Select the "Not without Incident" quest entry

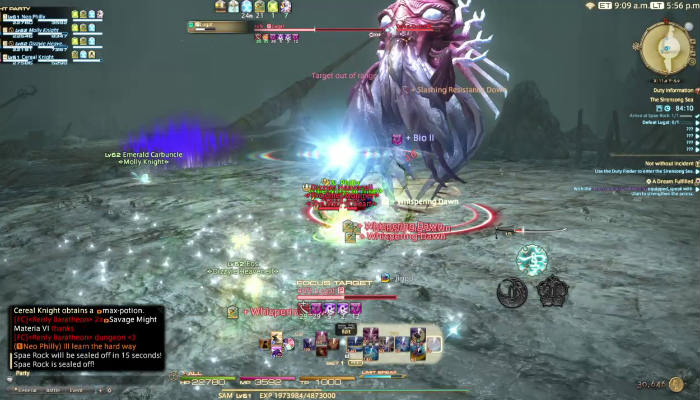point(660,162)
